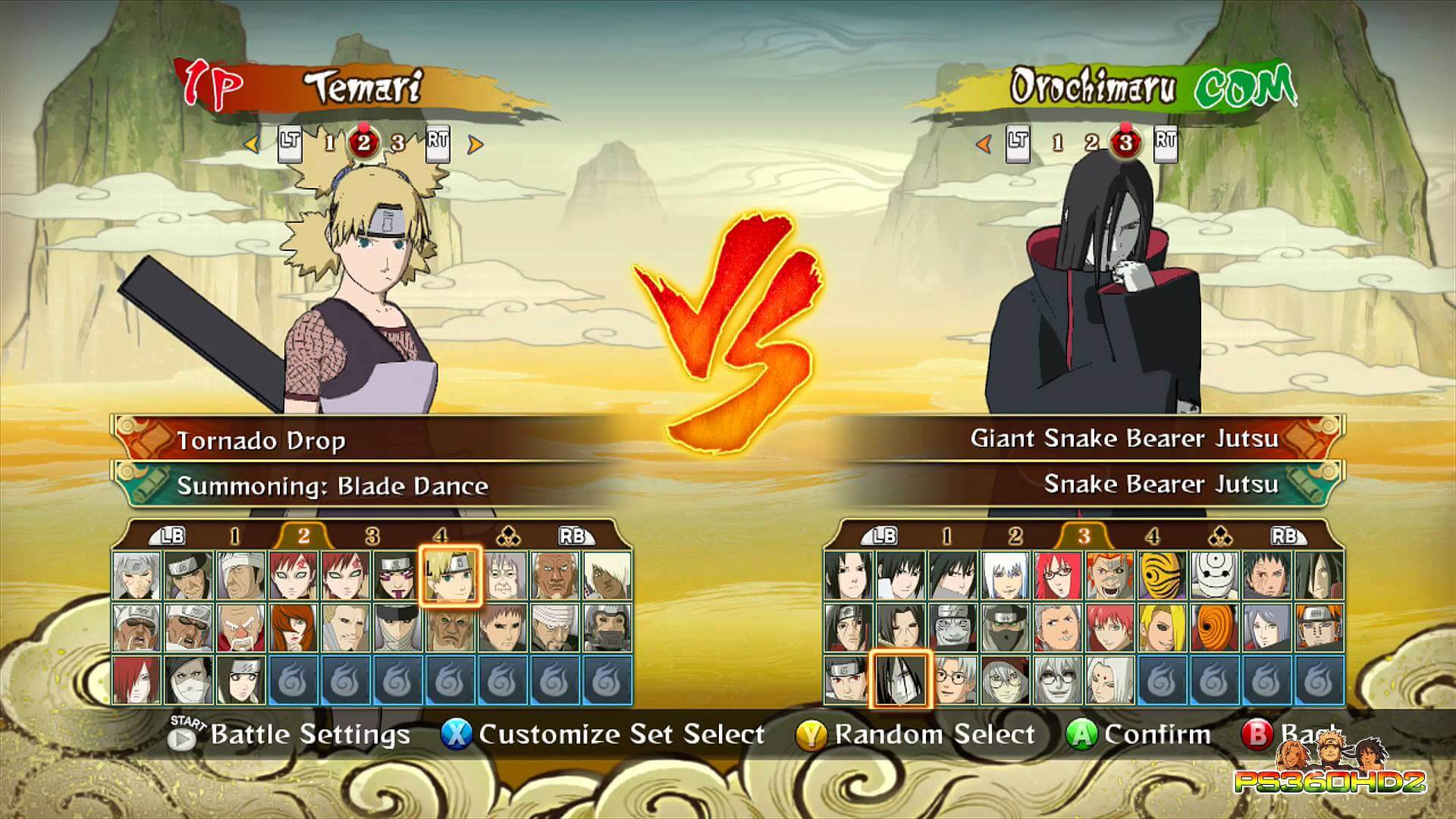This screenshot has height=819, width=1456.
Task: Choose blond Deidara portrait
Action: 1162,627
